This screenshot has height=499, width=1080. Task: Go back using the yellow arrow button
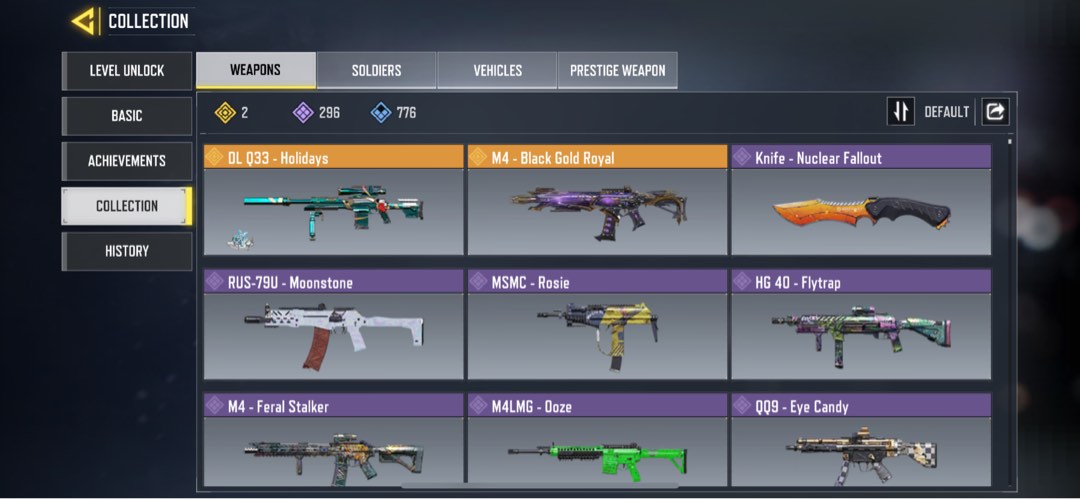tap(84, 21)
